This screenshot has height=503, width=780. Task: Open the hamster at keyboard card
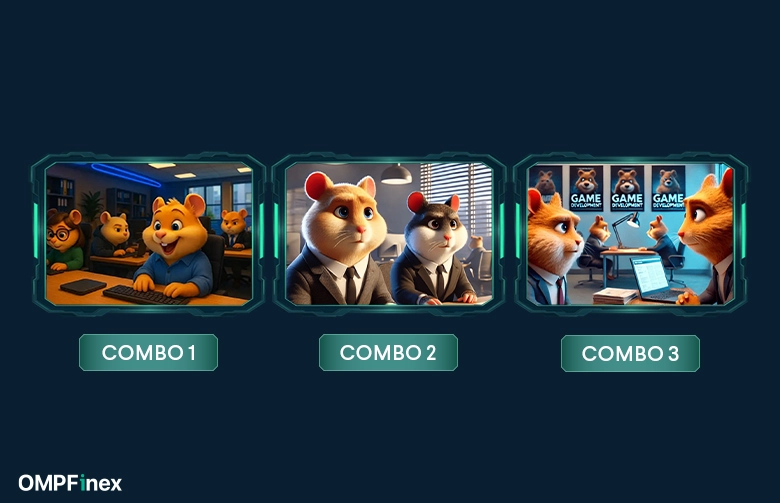[148, 233]
